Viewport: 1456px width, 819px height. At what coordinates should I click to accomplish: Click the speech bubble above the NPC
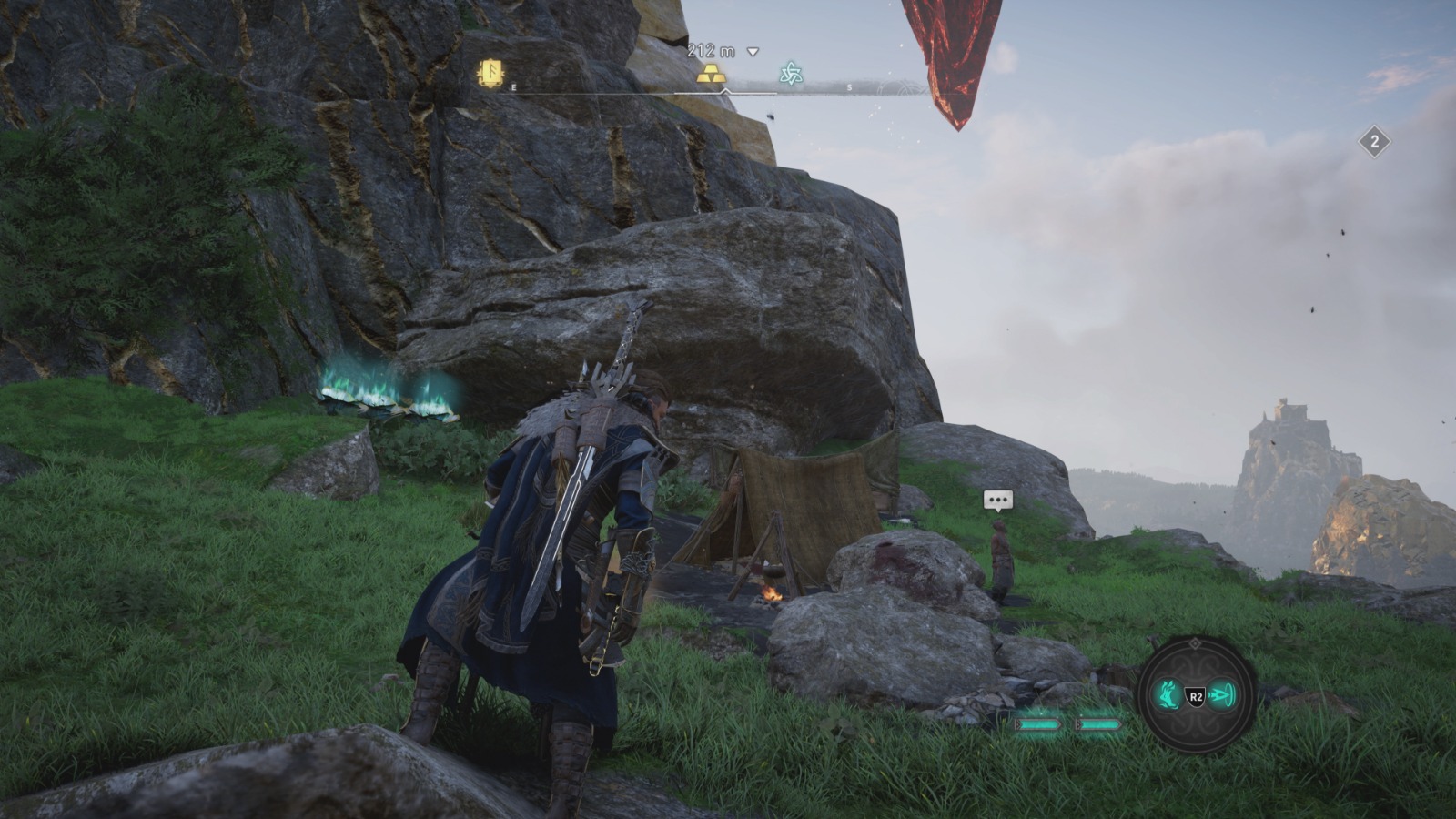996,500
